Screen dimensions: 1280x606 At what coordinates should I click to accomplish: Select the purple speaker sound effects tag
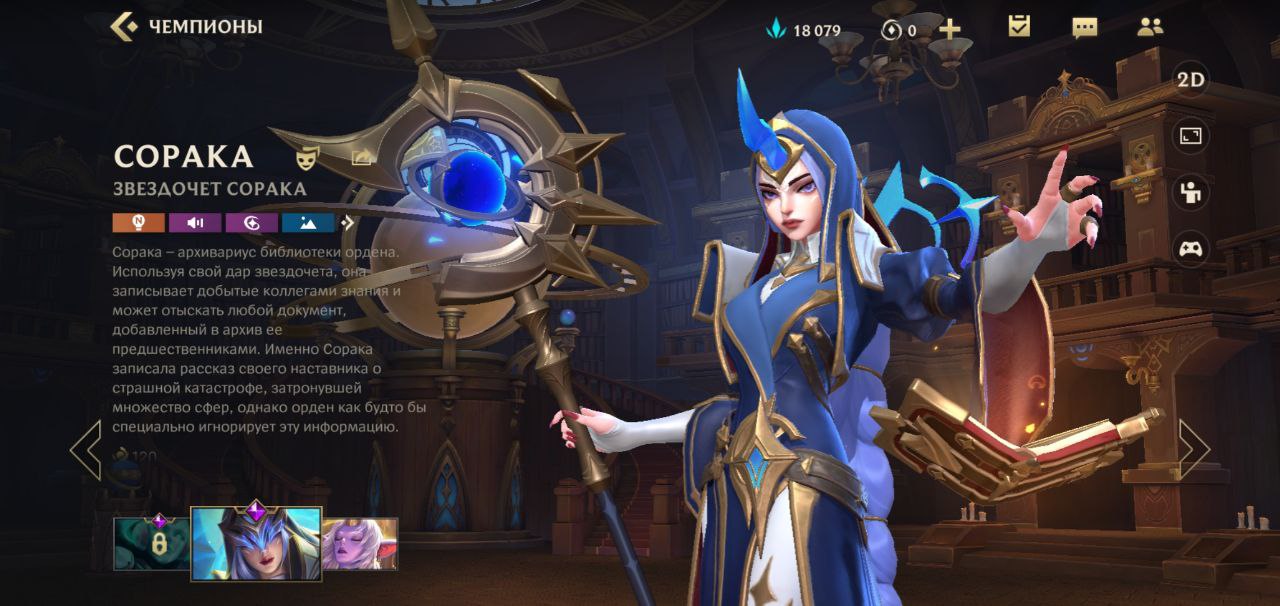(x=195, y=222)
